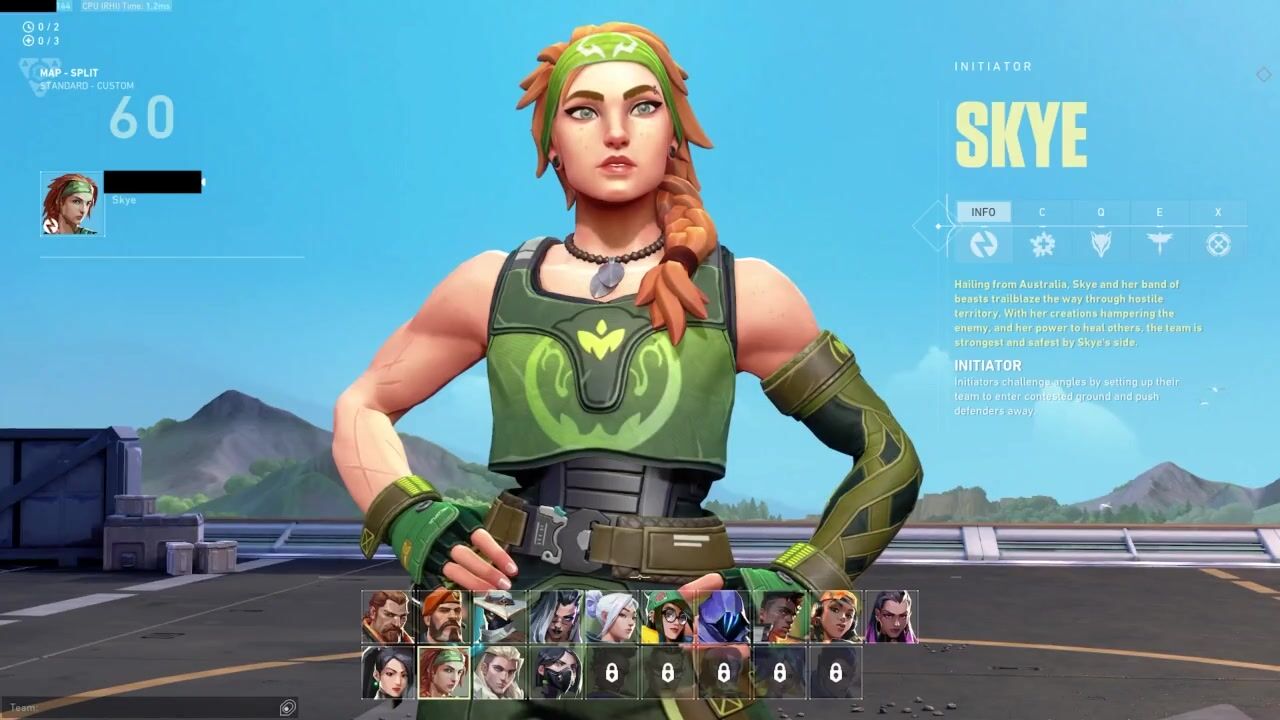Pick the Cypher agent portrait

499,617
